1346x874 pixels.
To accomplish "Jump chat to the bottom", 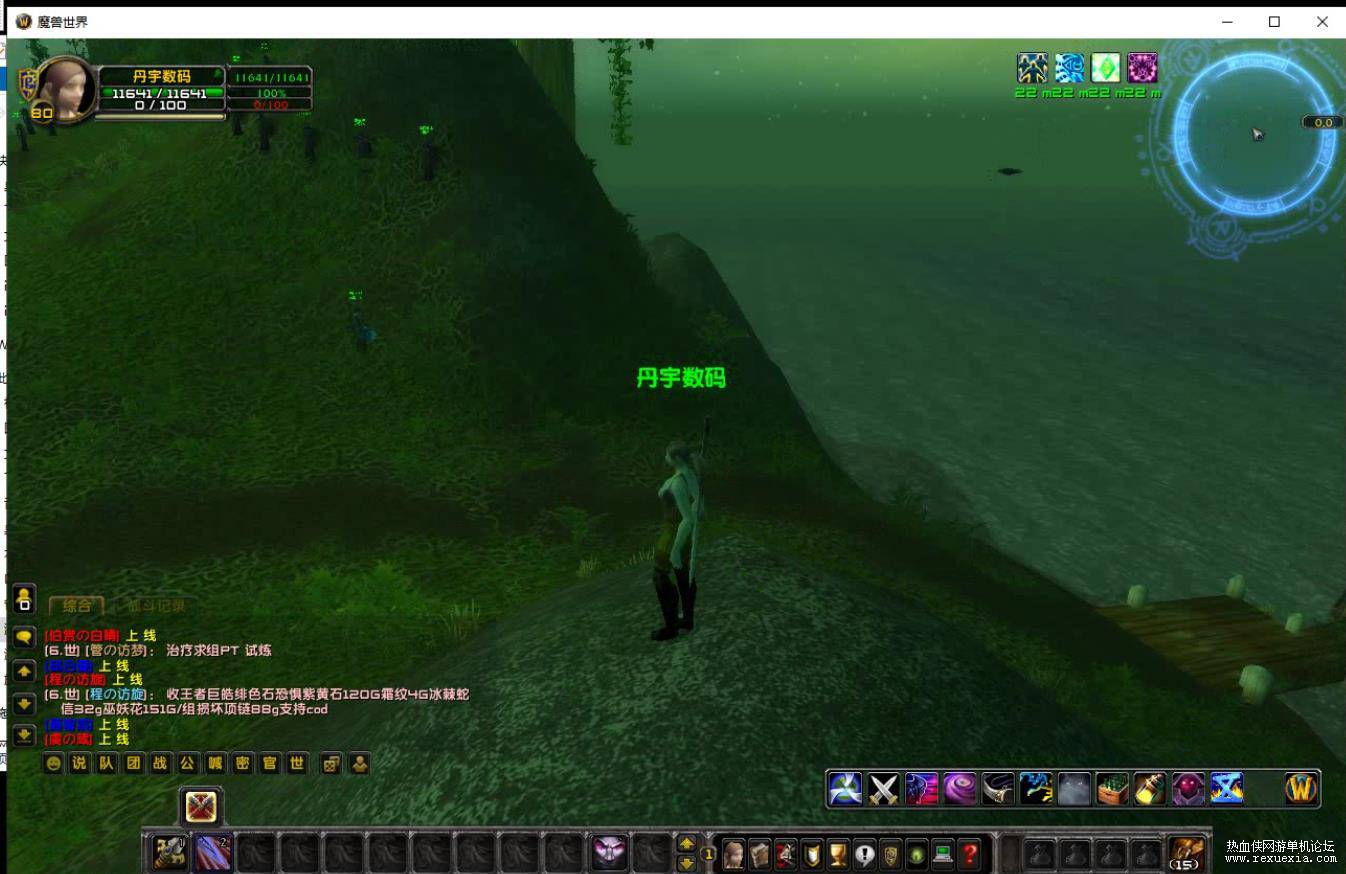I will pos(24,735).
